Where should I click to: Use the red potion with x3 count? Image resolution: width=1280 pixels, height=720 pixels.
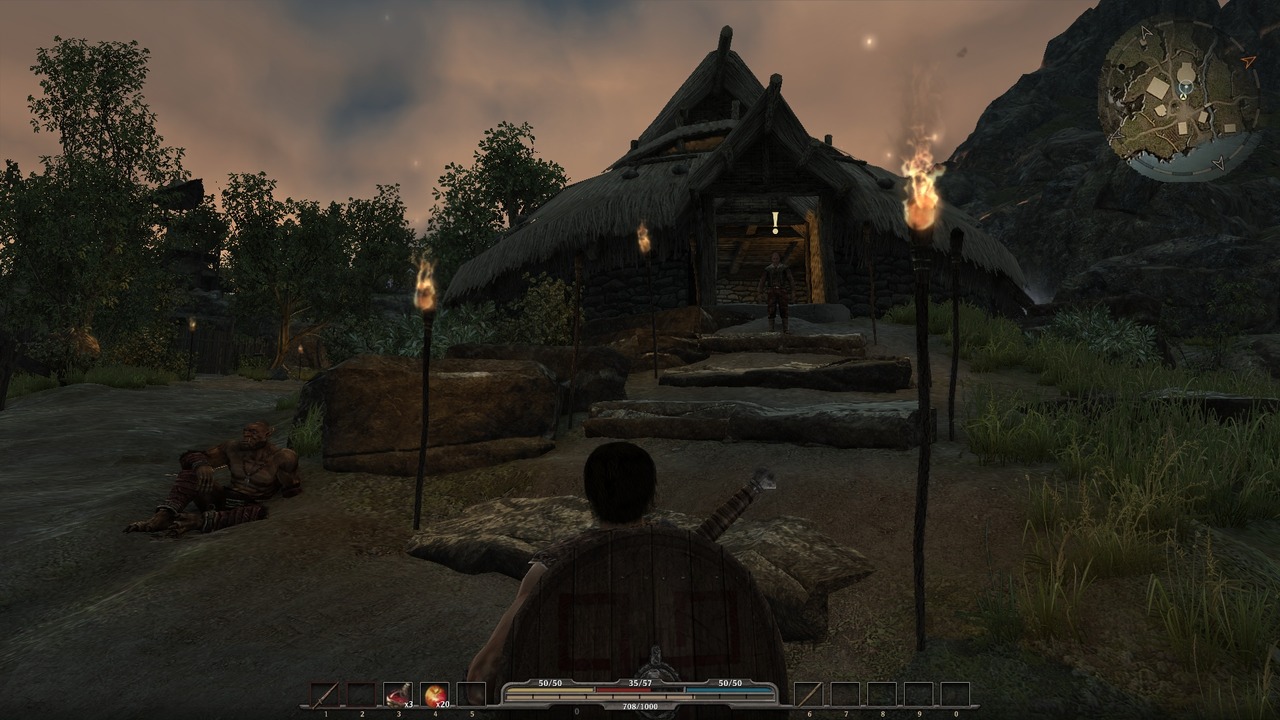click(x=397, y=694)
